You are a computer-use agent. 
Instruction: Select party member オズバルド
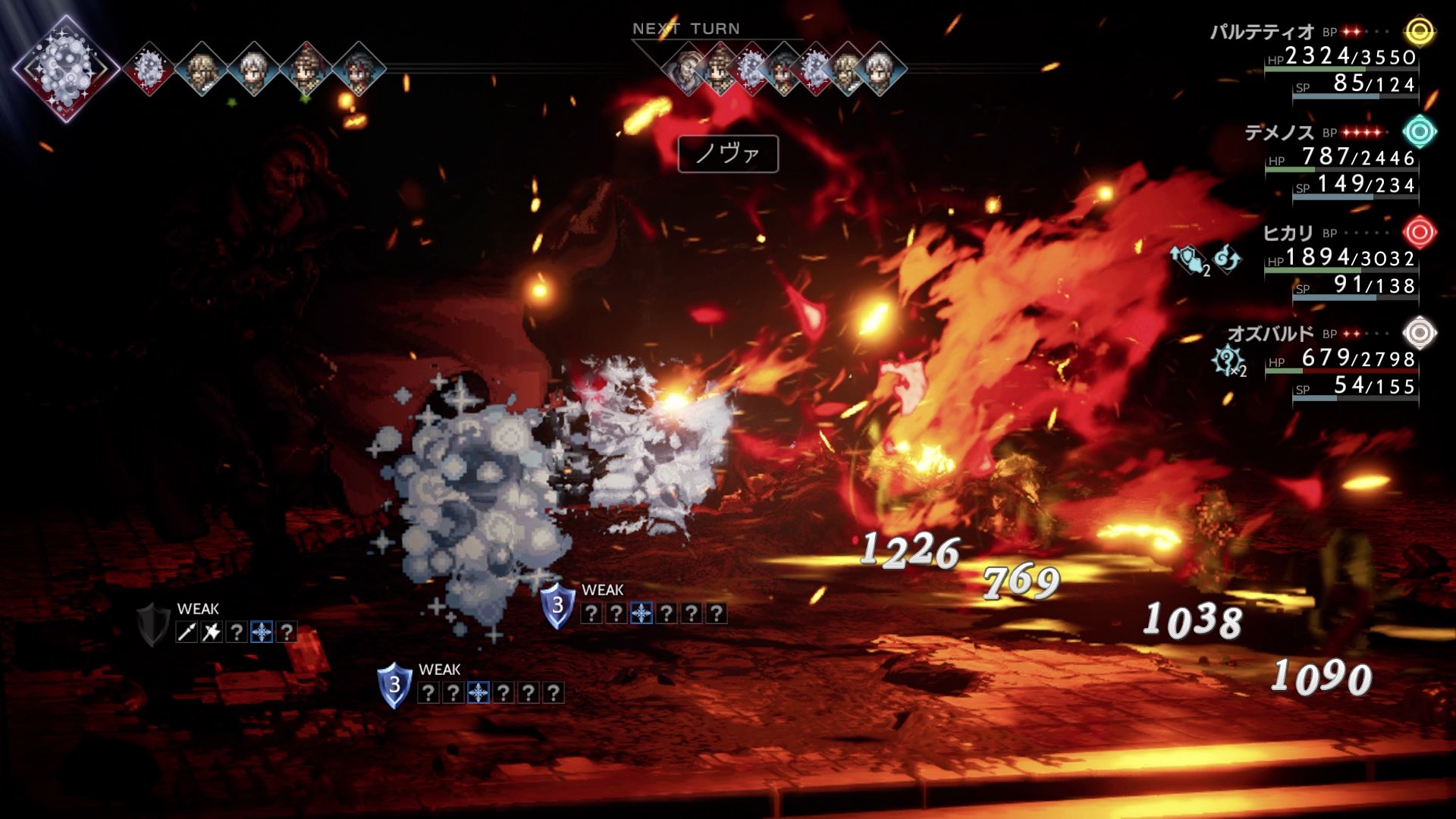tap(1270, 334)
